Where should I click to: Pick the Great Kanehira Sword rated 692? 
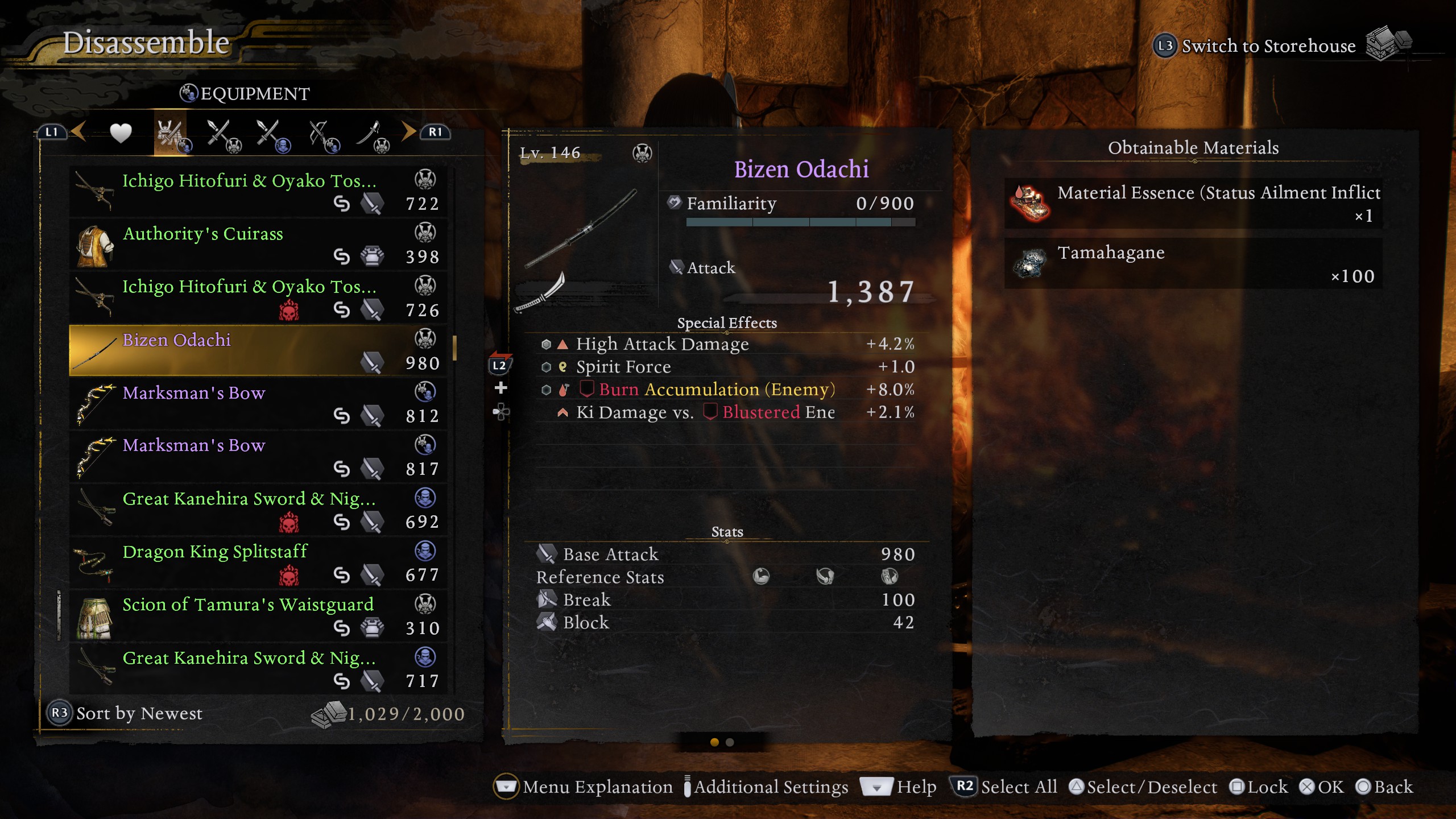(257, 510)
